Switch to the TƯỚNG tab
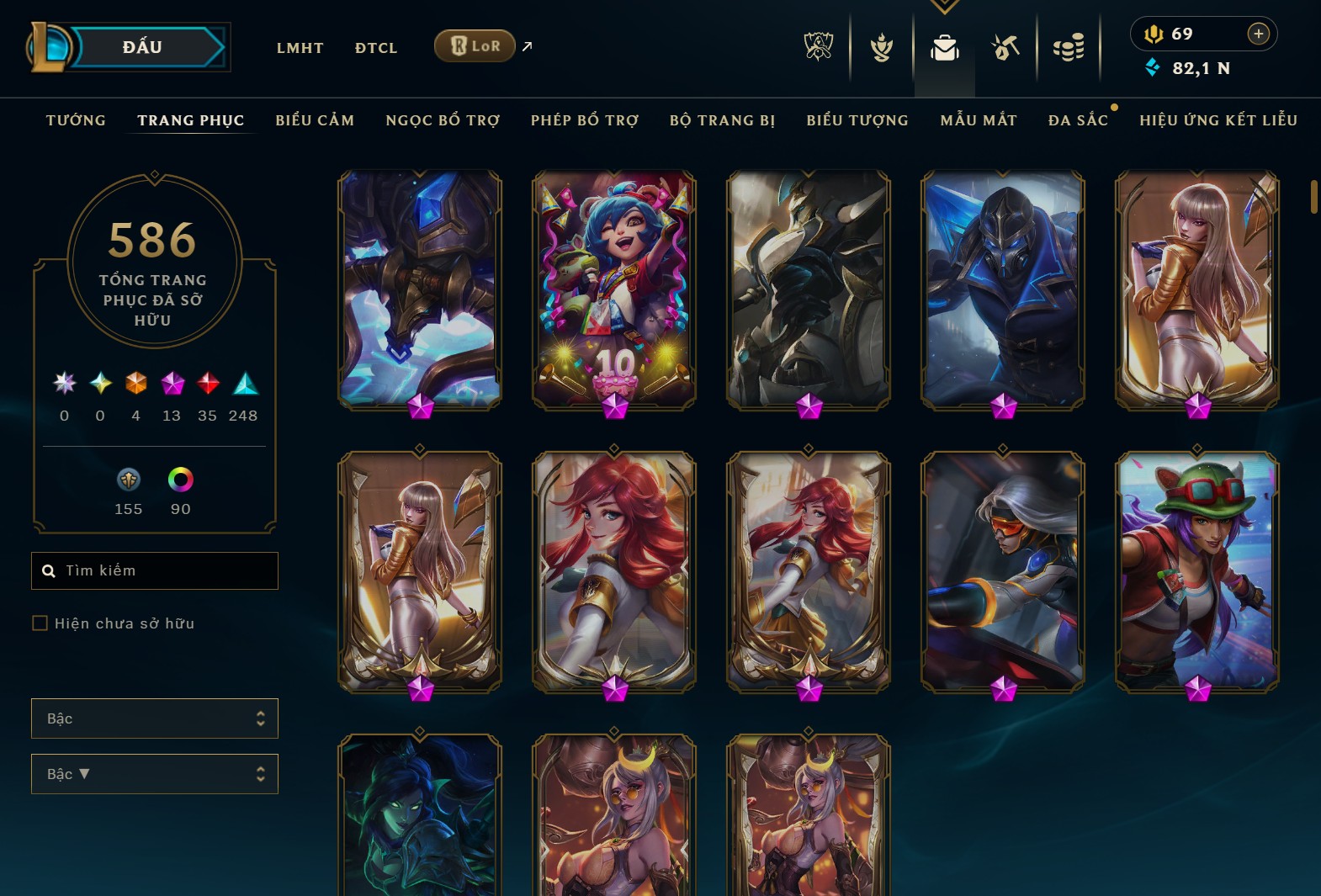The width and height of the screenshot is (1321, 896). click(x=75, y=120)
